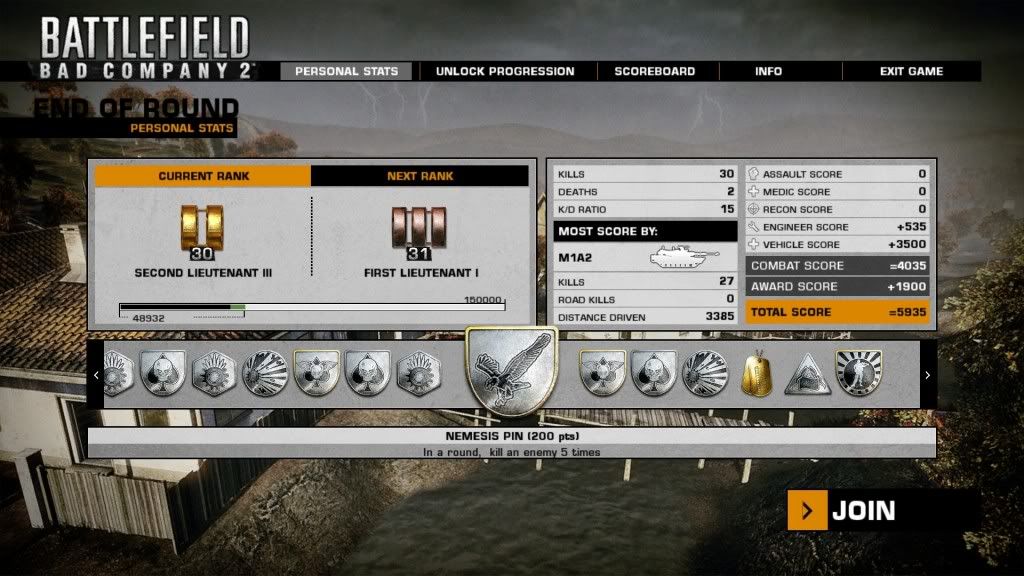The height and width of the screenshot is (576, 1024).
Task: Choose Exit Game in the top menu
Action: (911, 71)
